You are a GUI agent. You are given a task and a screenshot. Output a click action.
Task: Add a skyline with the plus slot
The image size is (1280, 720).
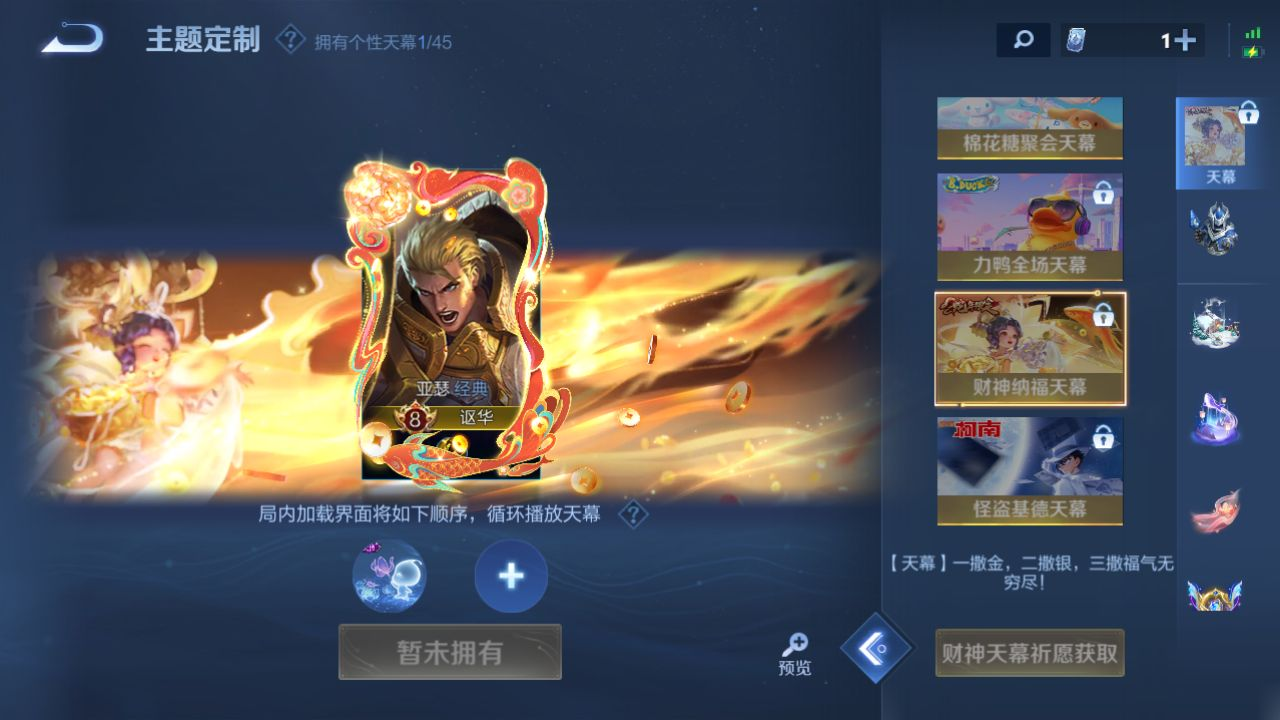[x=511, y=576]
